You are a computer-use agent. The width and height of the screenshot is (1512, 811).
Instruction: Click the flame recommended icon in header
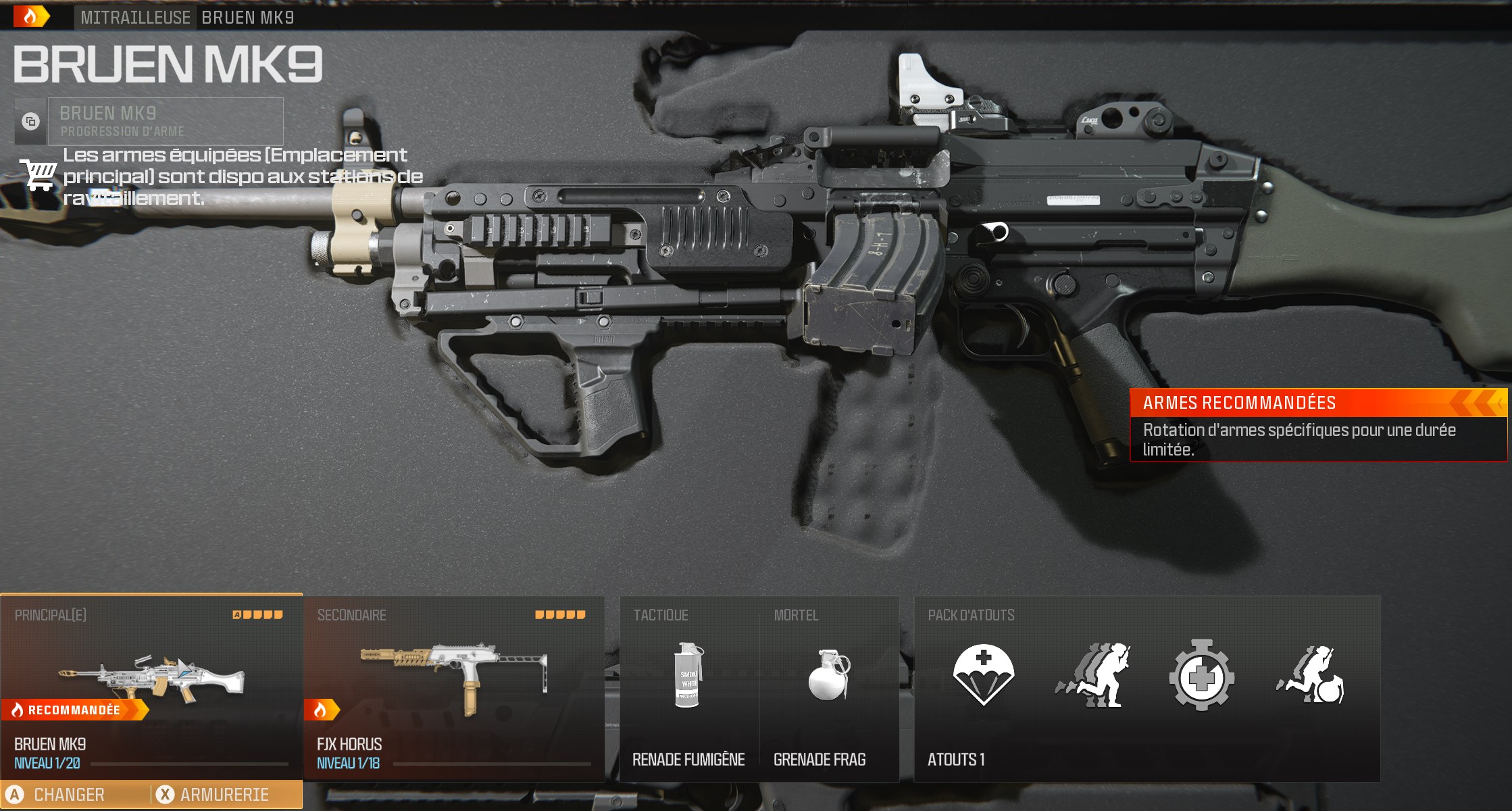(x=30, y=17)
